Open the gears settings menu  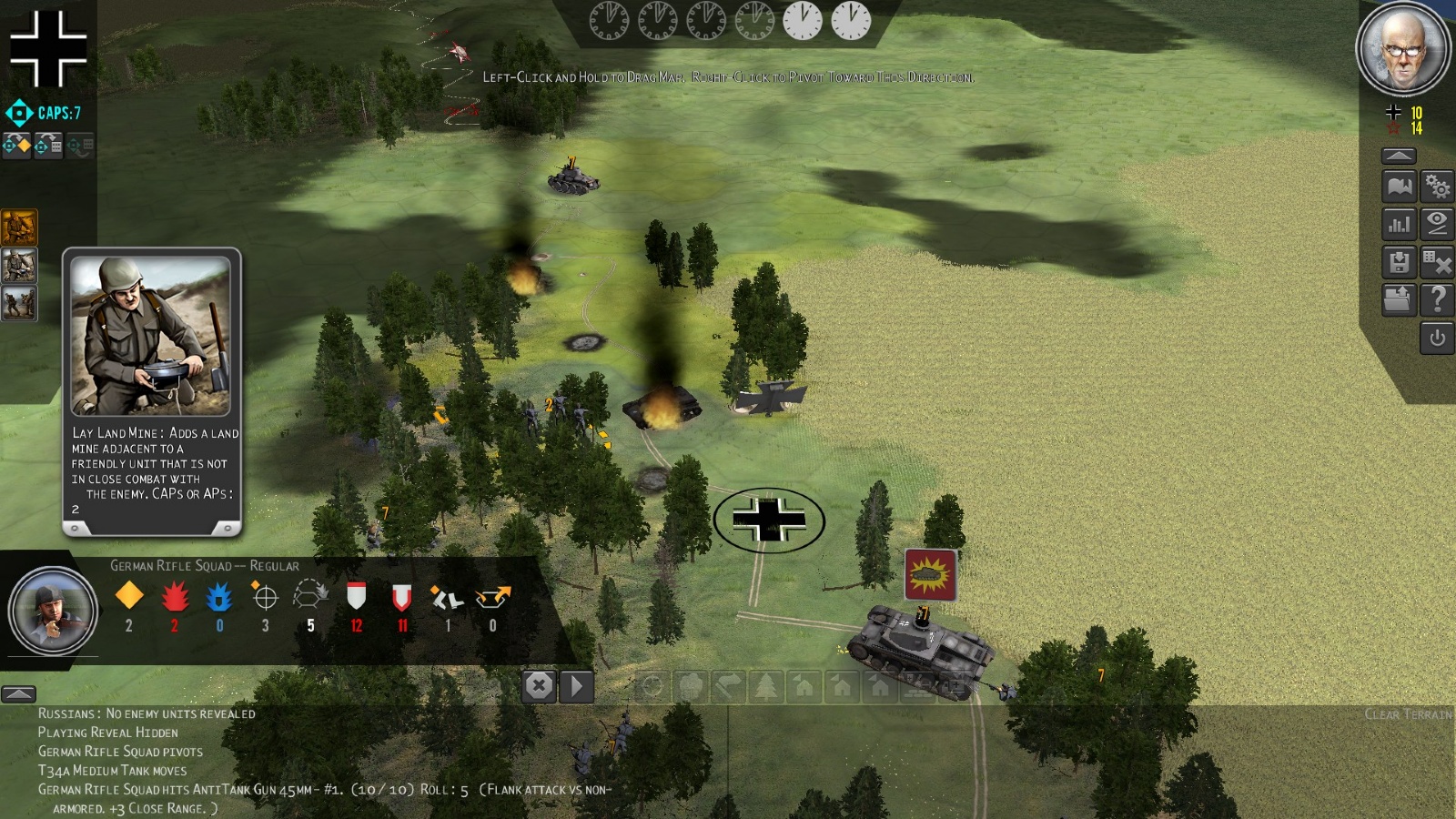coord(1437,187)
